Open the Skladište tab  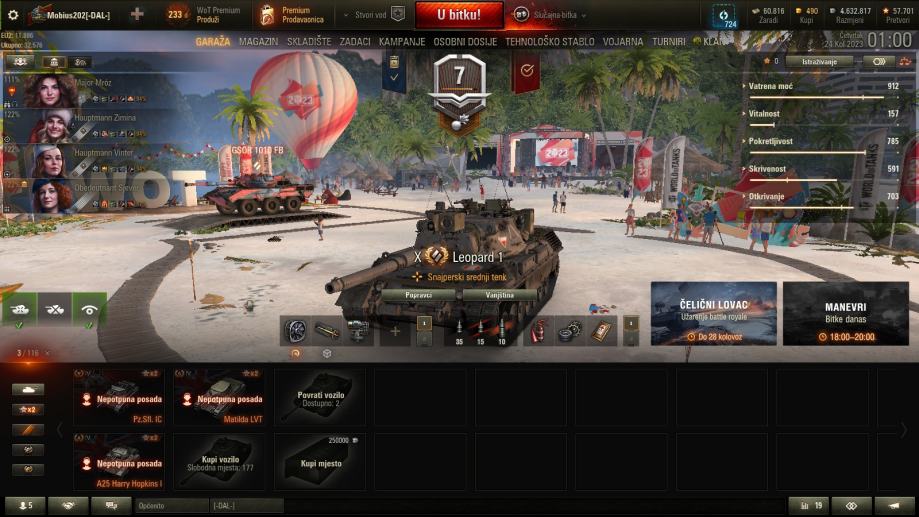point(308,42)
